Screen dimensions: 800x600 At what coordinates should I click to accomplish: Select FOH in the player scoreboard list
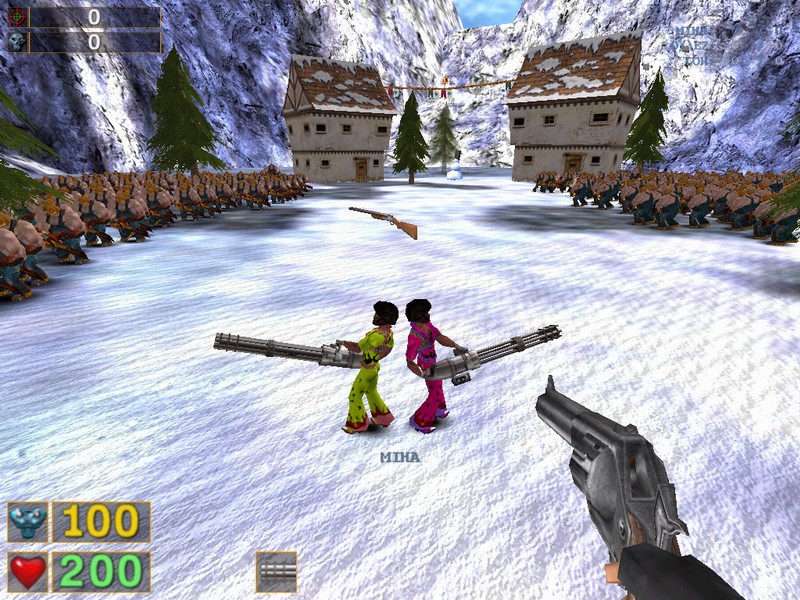[x=695, y=60]
